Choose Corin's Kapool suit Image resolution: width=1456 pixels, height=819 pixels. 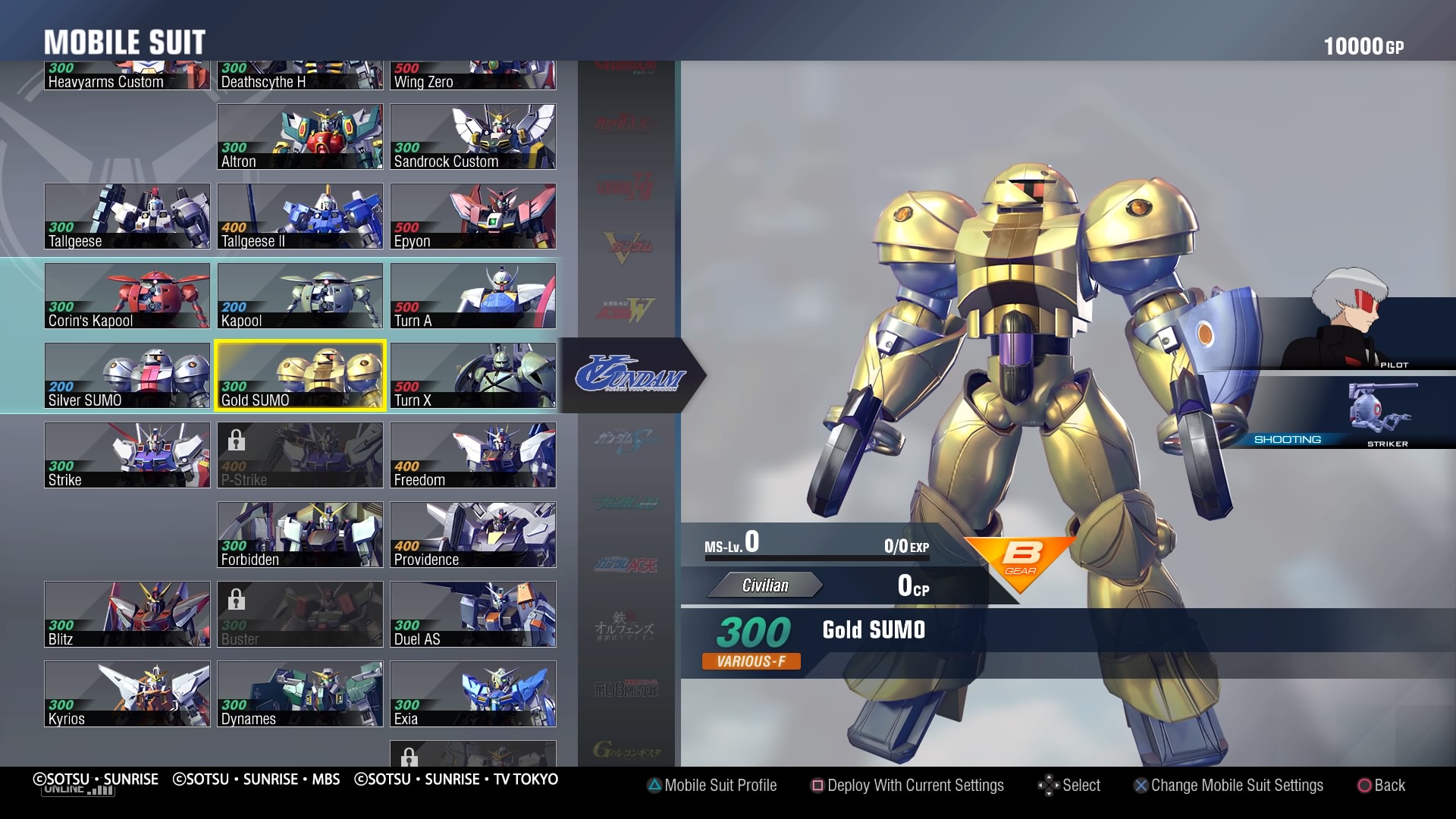[127, 296]
